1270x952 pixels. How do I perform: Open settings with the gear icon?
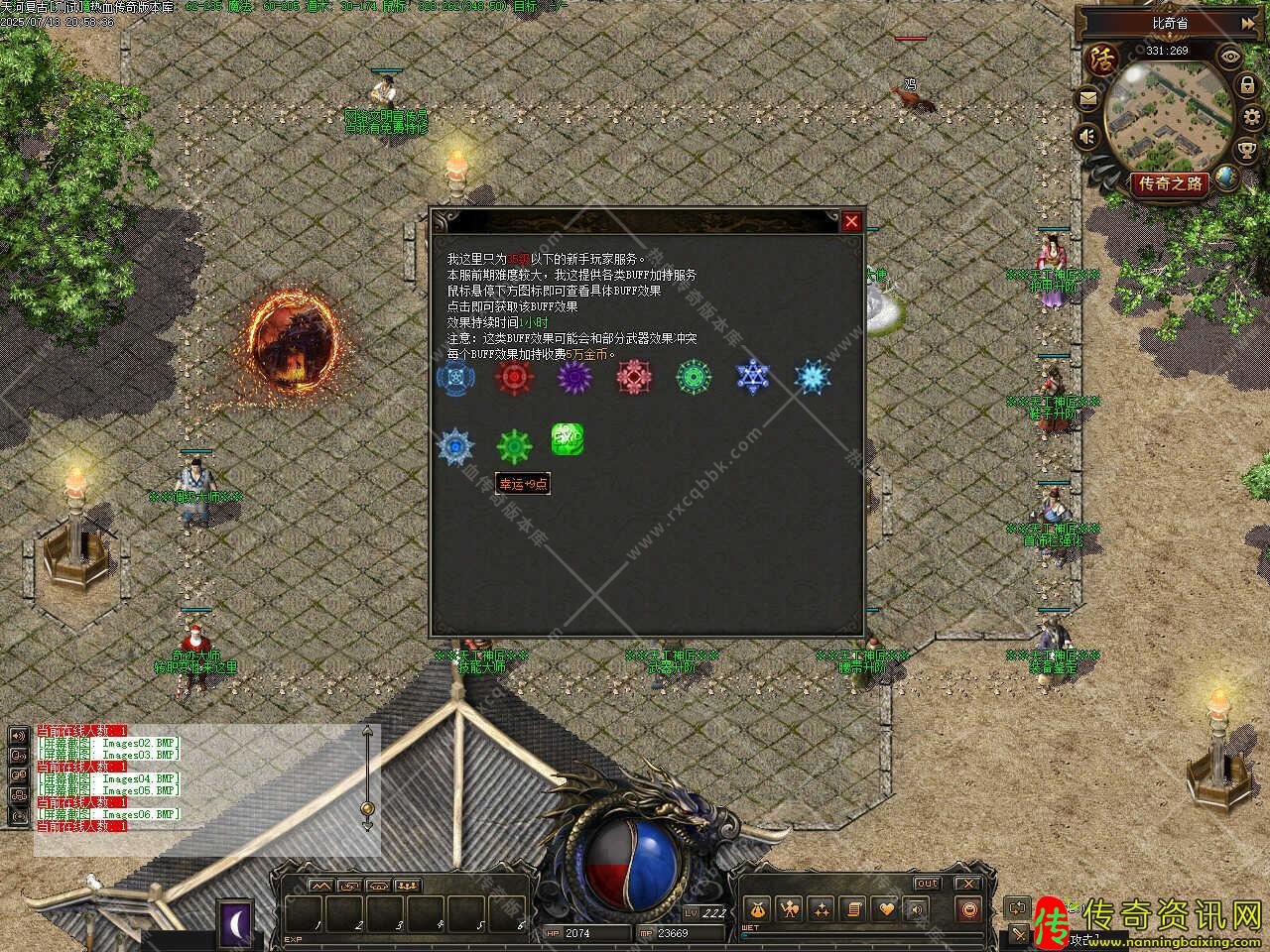[1251, 118]
